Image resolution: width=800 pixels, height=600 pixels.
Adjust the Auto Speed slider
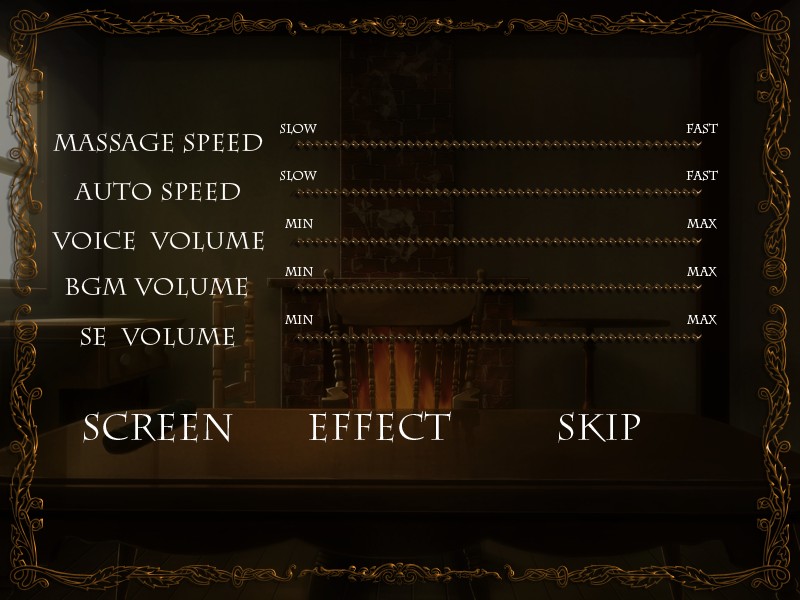(498, 192)
